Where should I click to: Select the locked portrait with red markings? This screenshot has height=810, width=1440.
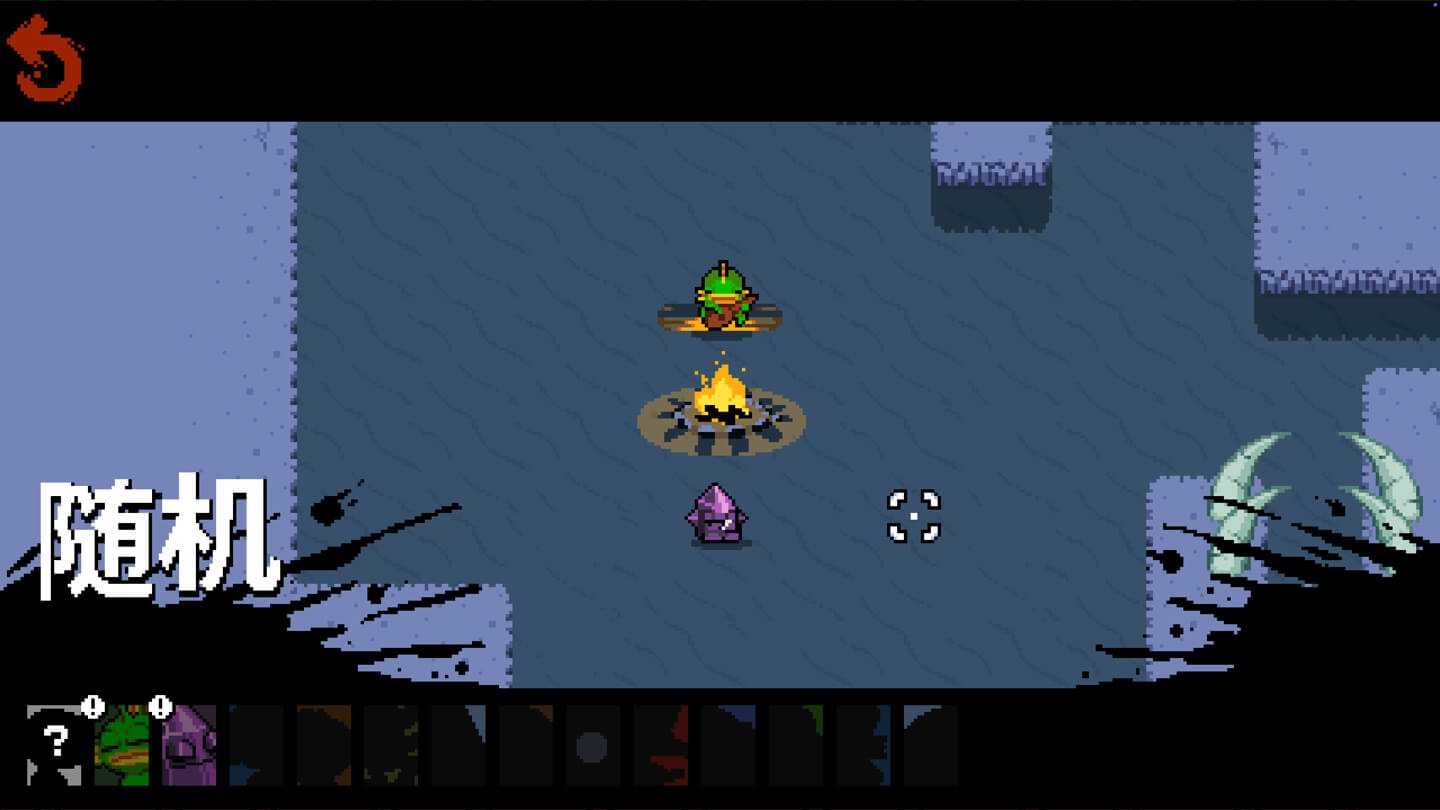[660, 745]
